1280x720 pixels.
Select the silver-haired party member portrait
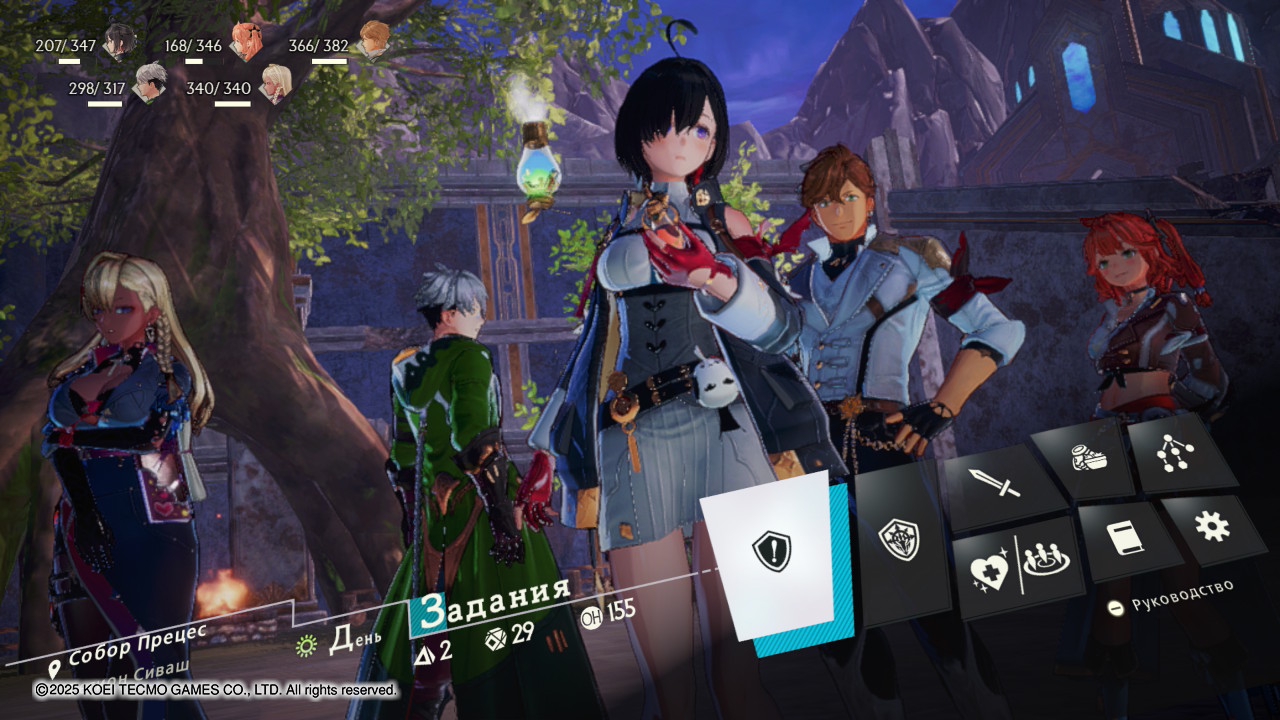pyautogui.click(x=150, y=83)
